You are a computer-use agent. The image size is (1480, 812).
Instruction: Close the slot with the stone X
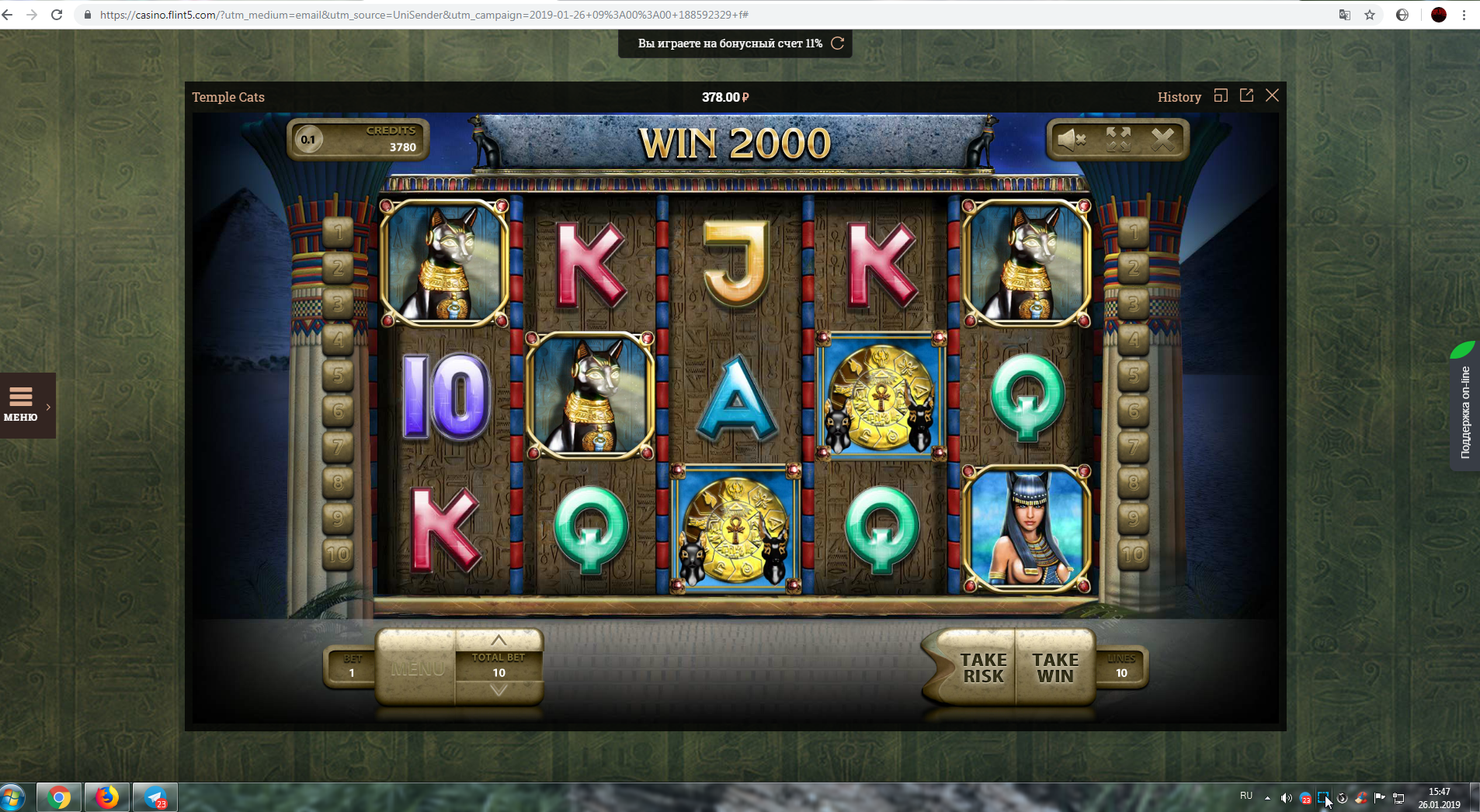1162,140
